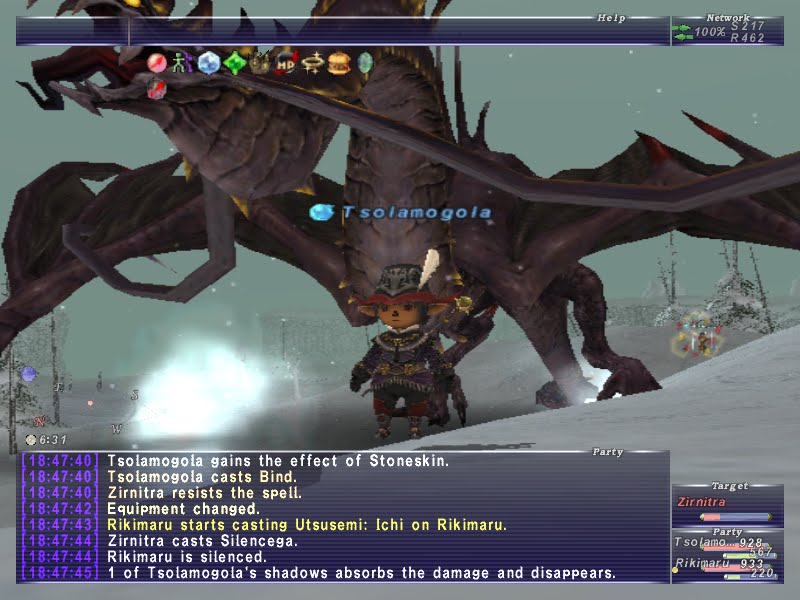
Task: Click the green star status icon
Action: (234, 64)
